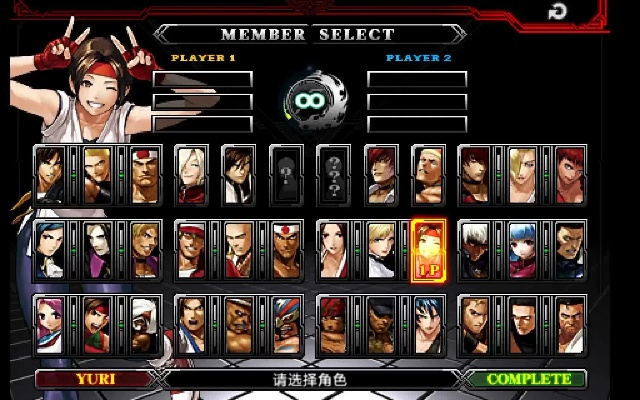Select Iori Yagami's red-haired portrait
Image resolution: width=640 pixels, height=400 pixels.
(381, 174)
